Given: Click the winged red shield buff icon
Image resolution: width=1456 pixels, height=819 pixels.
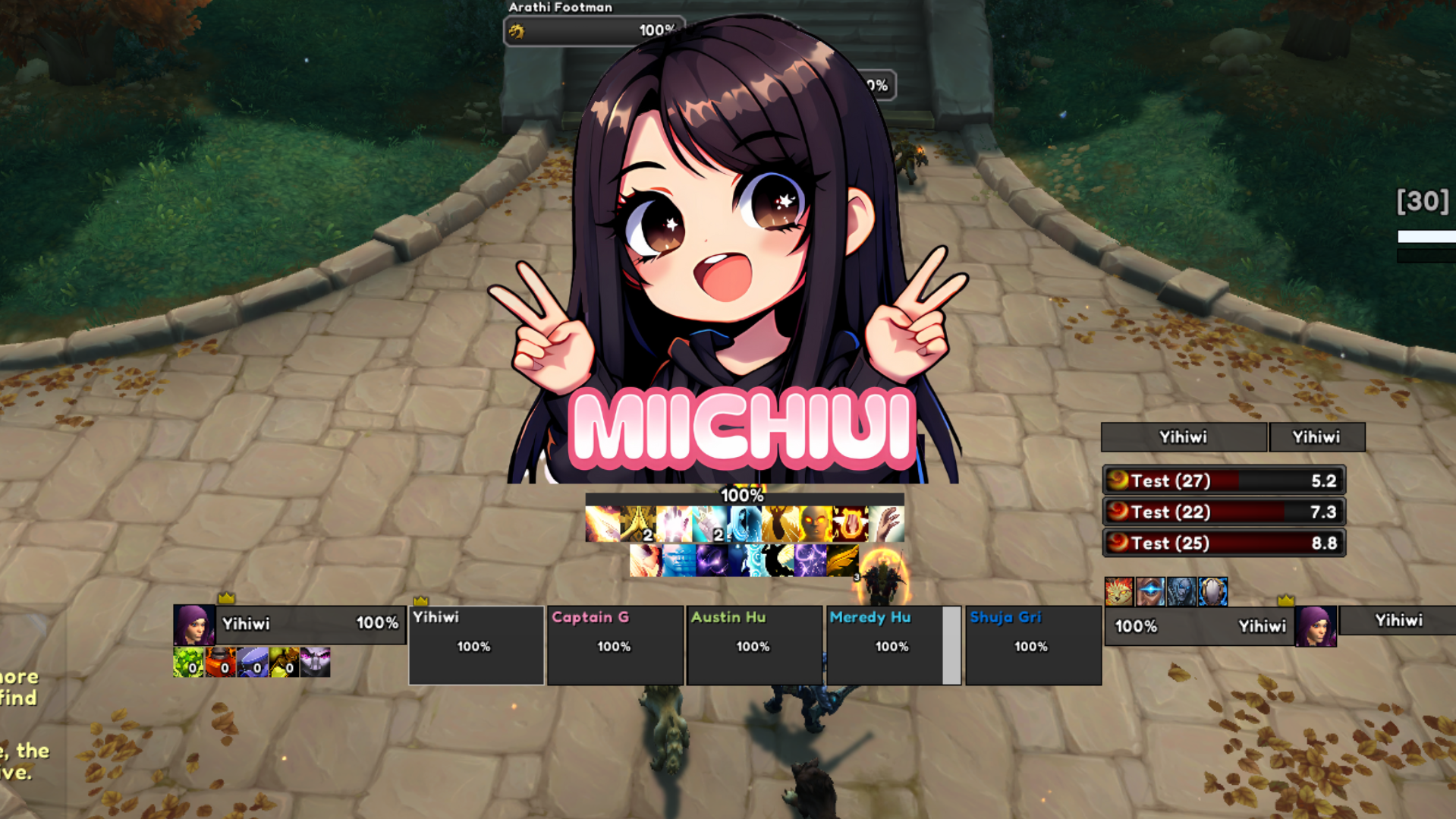Looking at the screenshot, I should click(851, 524).
